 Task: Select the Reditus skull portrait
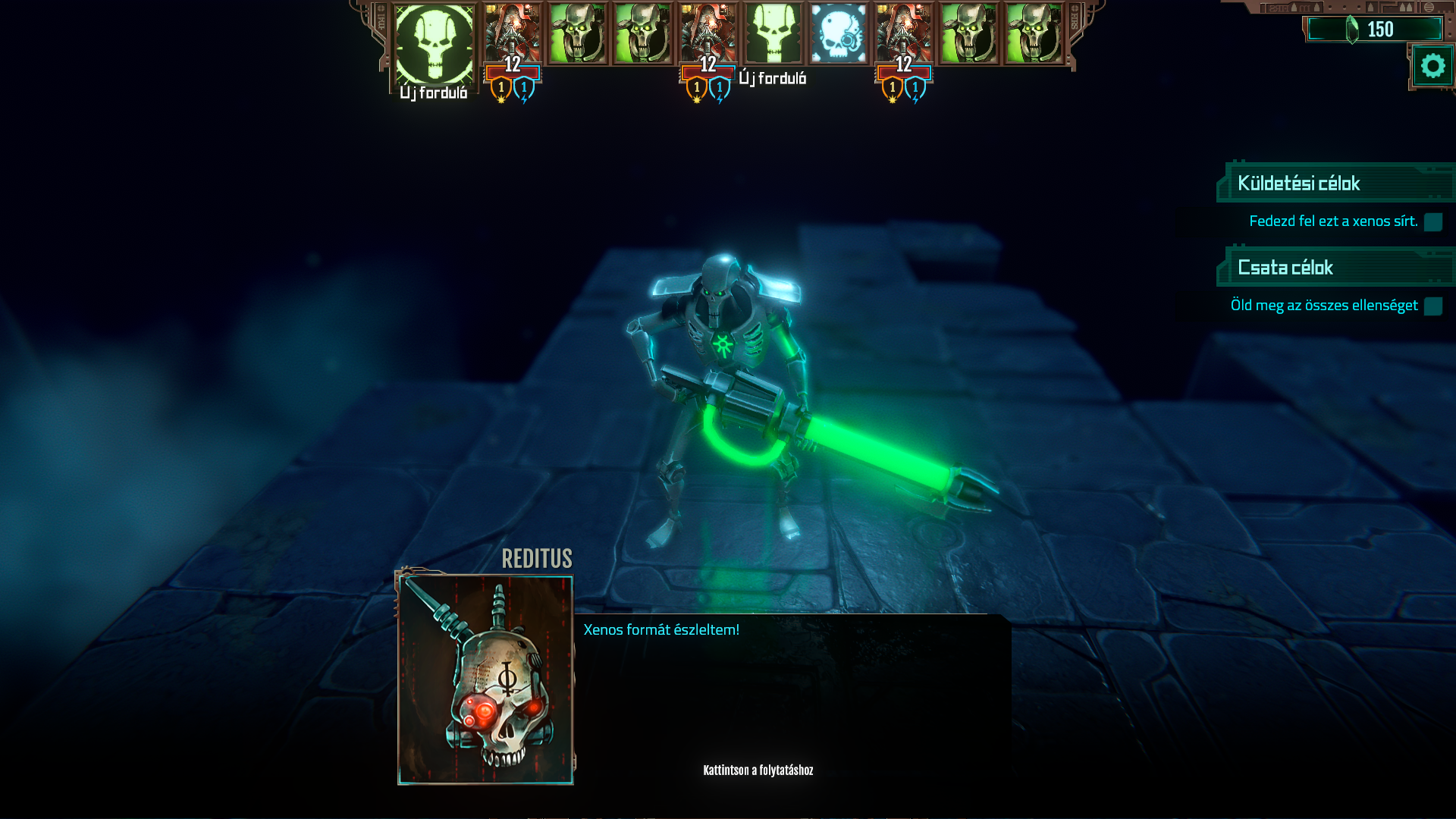(x=485, y=679)
